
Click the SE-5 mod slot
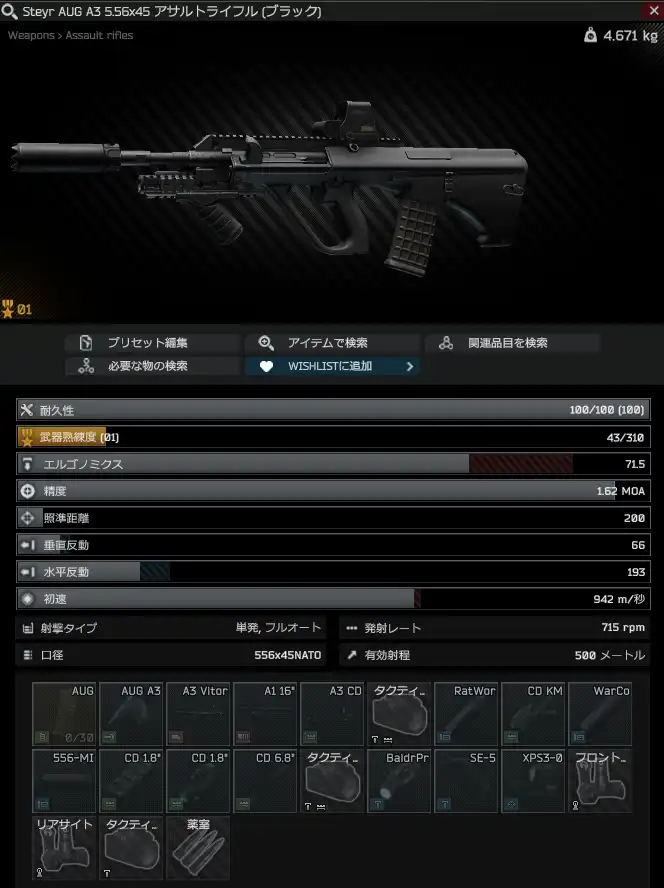pos(467,781)
